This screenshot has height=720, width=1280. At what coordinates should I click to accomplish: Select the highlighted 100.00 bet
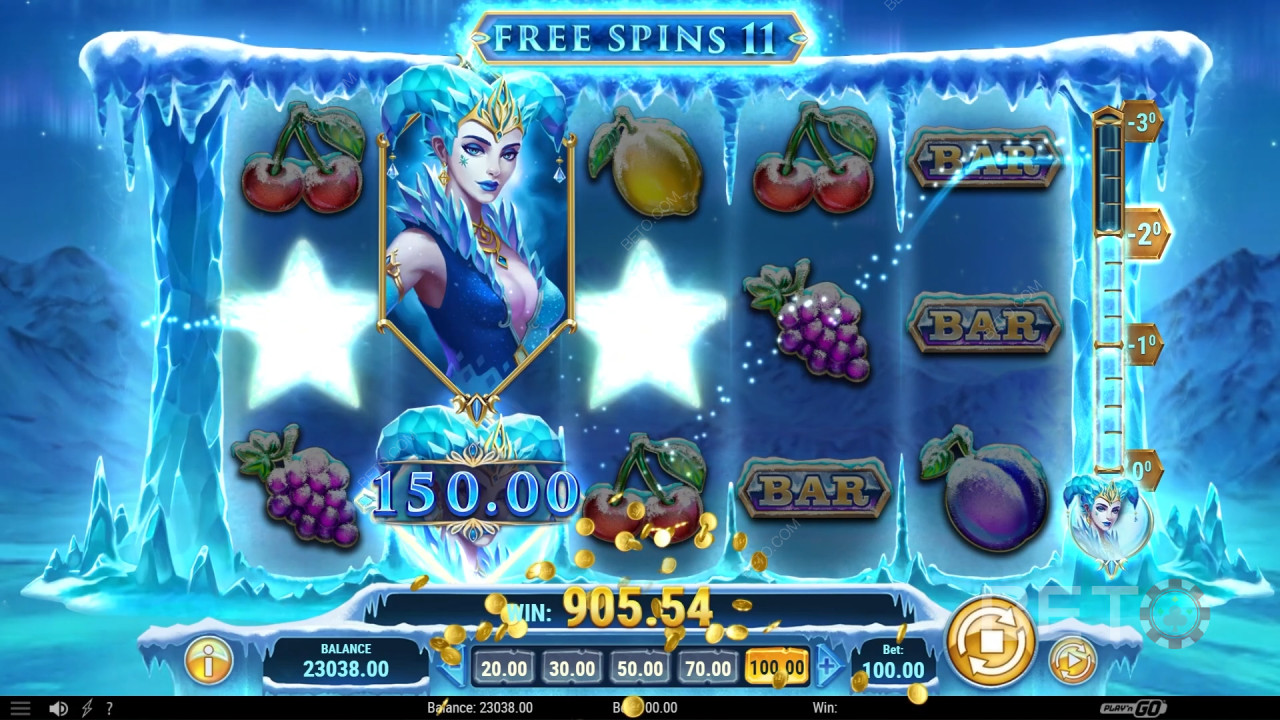pyautogui.click(x=776, y=668)
